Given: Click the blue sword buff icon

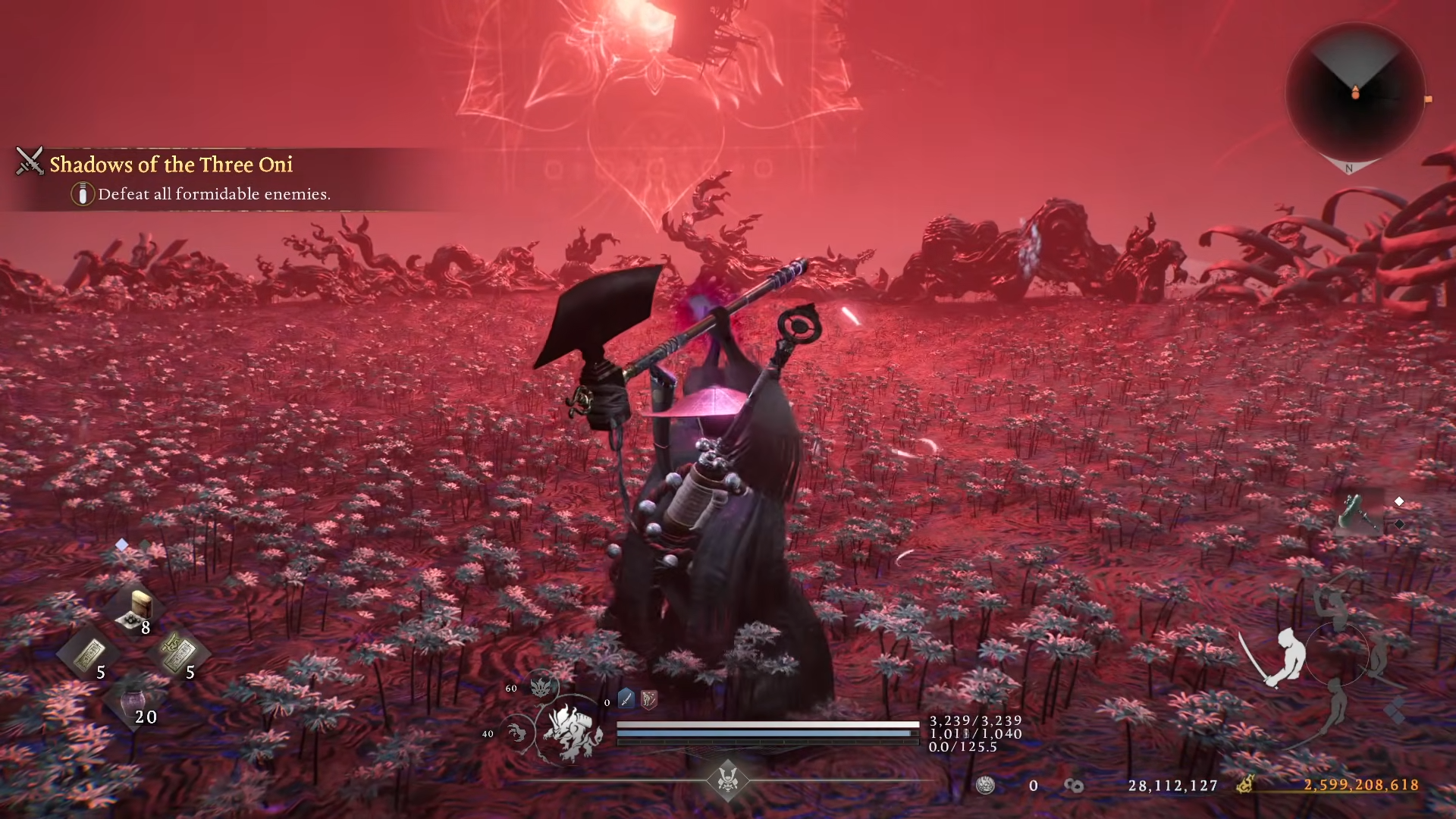Looking at the screenshot, I should click(x=626, y=699).
